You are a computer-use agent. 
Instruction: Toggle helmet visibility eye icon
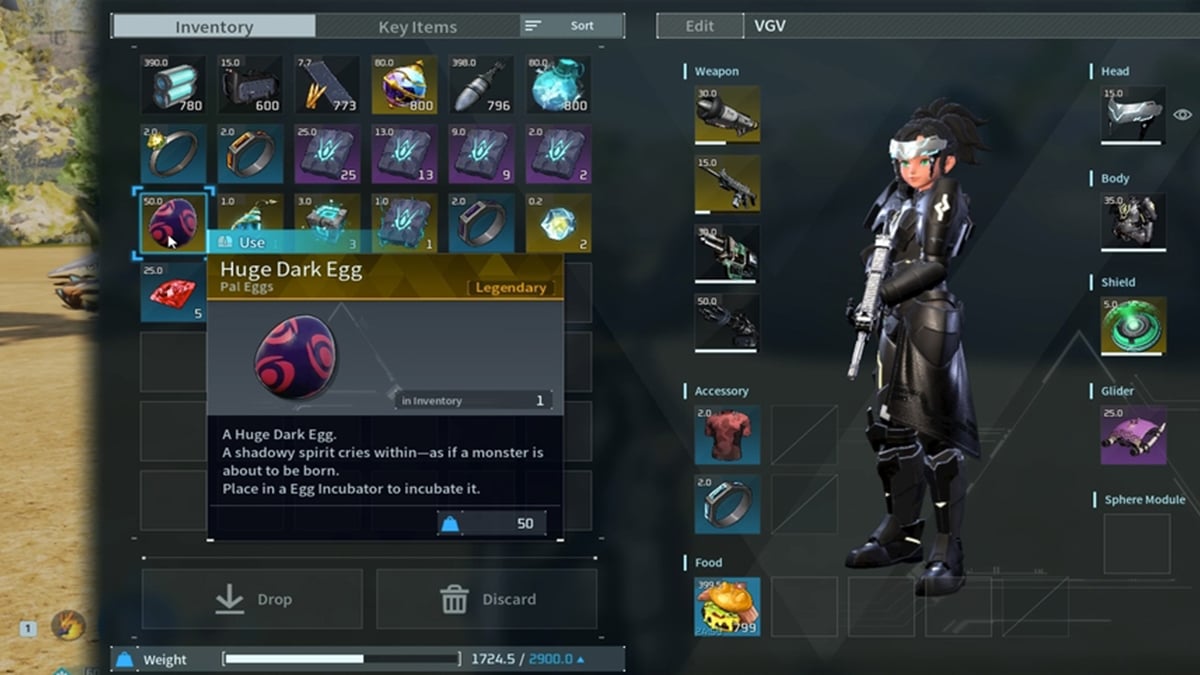[x=1182, y=115]
